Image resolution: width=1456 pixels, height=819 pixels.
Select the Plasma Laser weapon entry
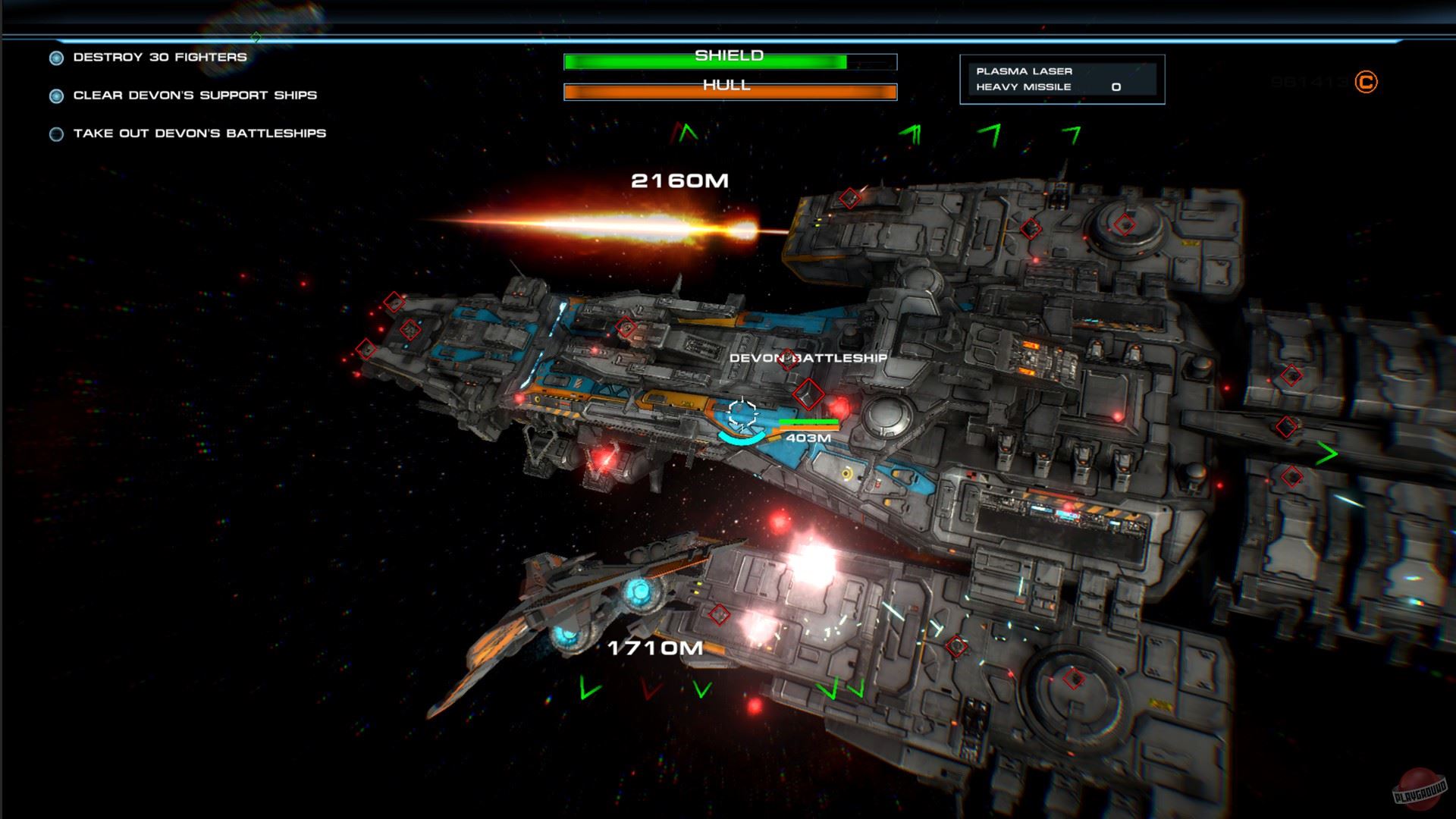pyautogui.click(x=1024, y=71)
